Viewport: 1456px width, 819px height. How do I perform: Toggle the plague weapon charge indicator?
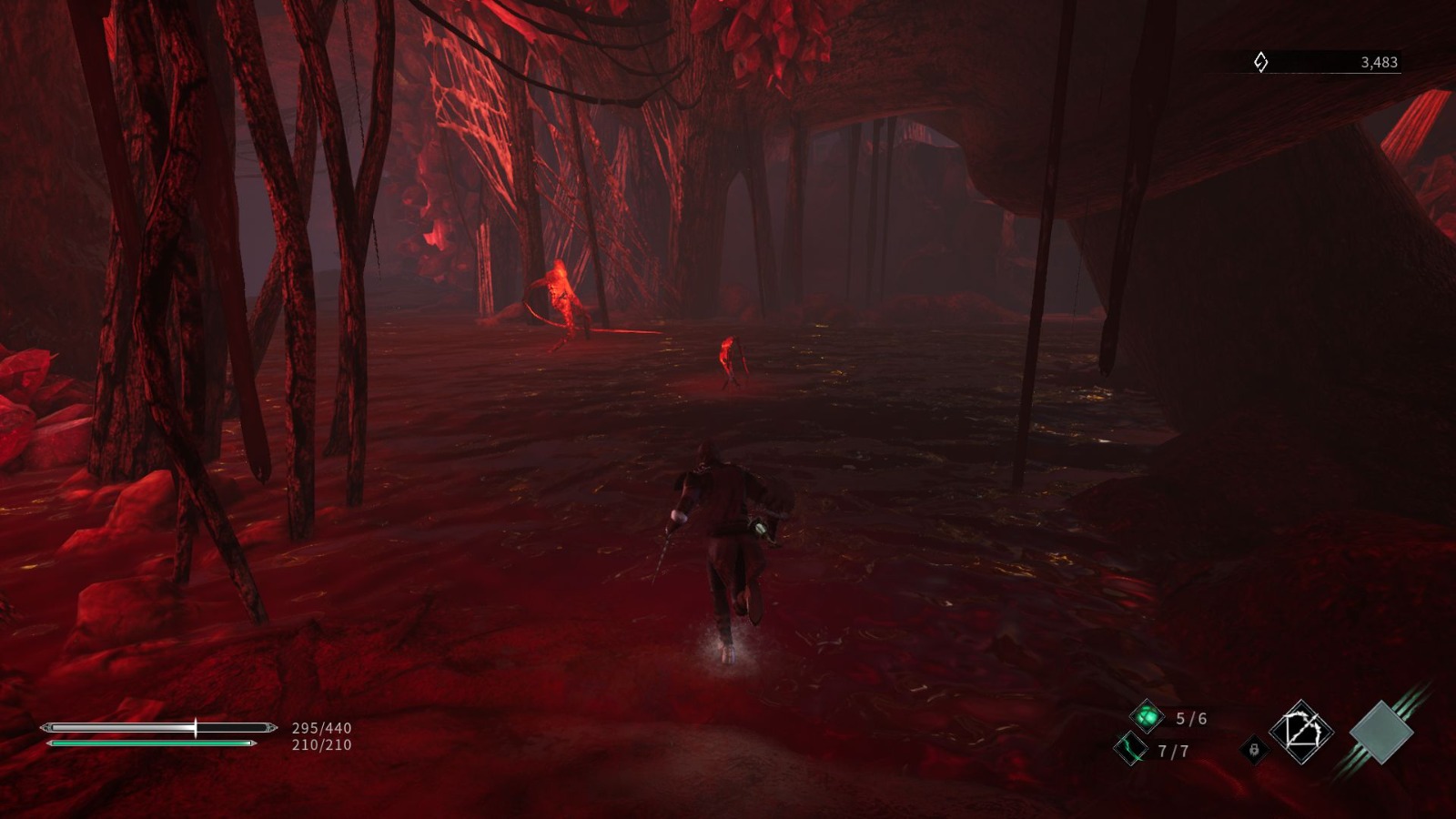[x=1131, y=752]
